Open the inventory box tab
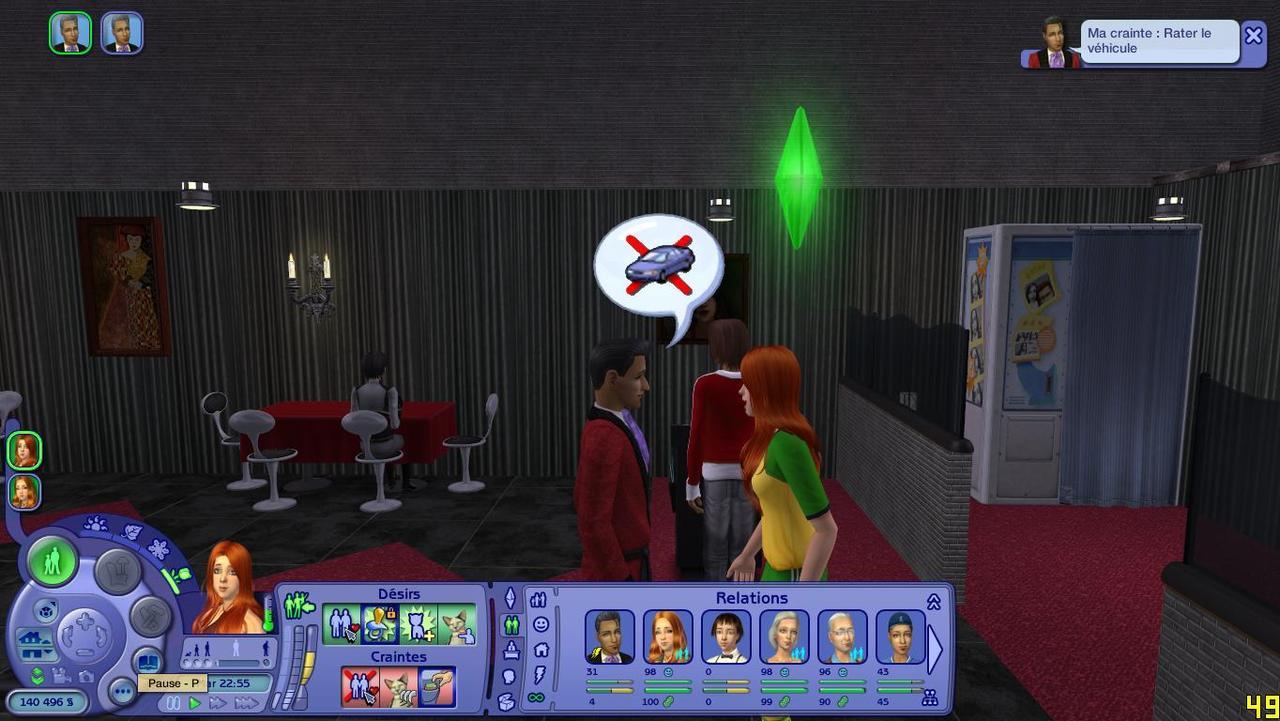 click(x=506, y=702)
